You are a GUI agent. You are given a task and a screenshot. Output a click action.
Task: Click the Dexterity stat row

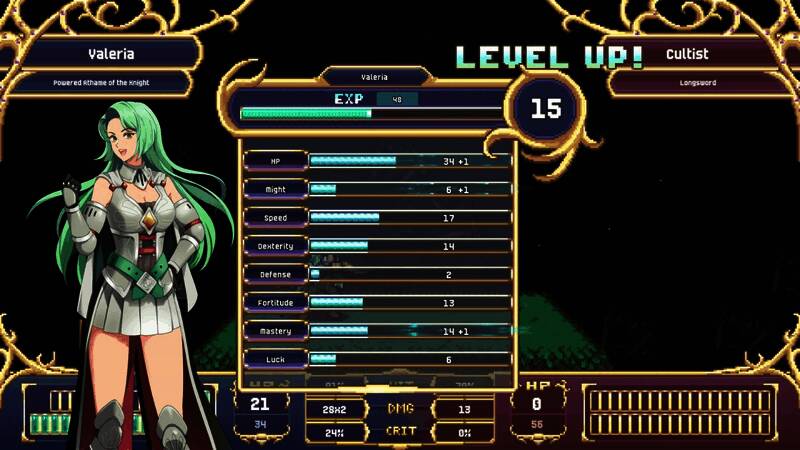[378, 245]
